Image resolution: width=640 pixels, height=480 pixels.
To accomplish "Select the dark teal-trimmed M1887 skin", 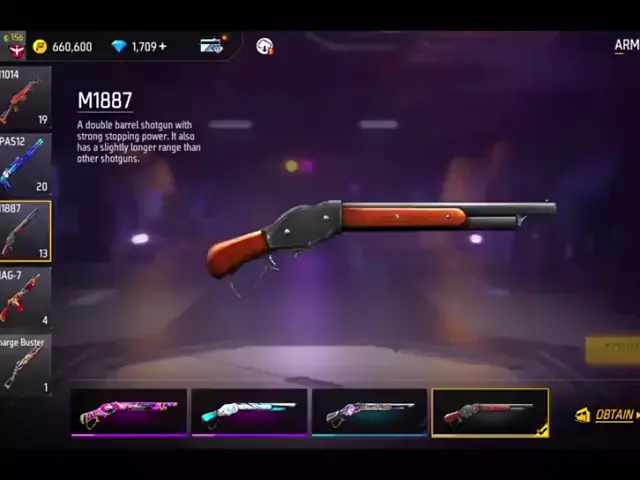I will 369,412.
